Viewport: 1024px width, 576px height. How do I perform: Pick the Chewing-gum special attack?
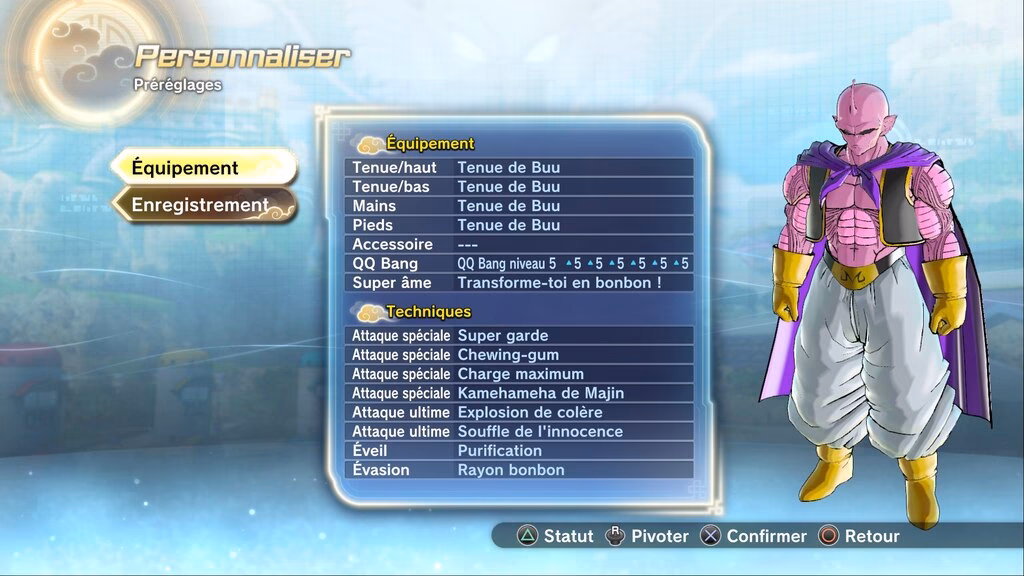(x=519, y=355)
